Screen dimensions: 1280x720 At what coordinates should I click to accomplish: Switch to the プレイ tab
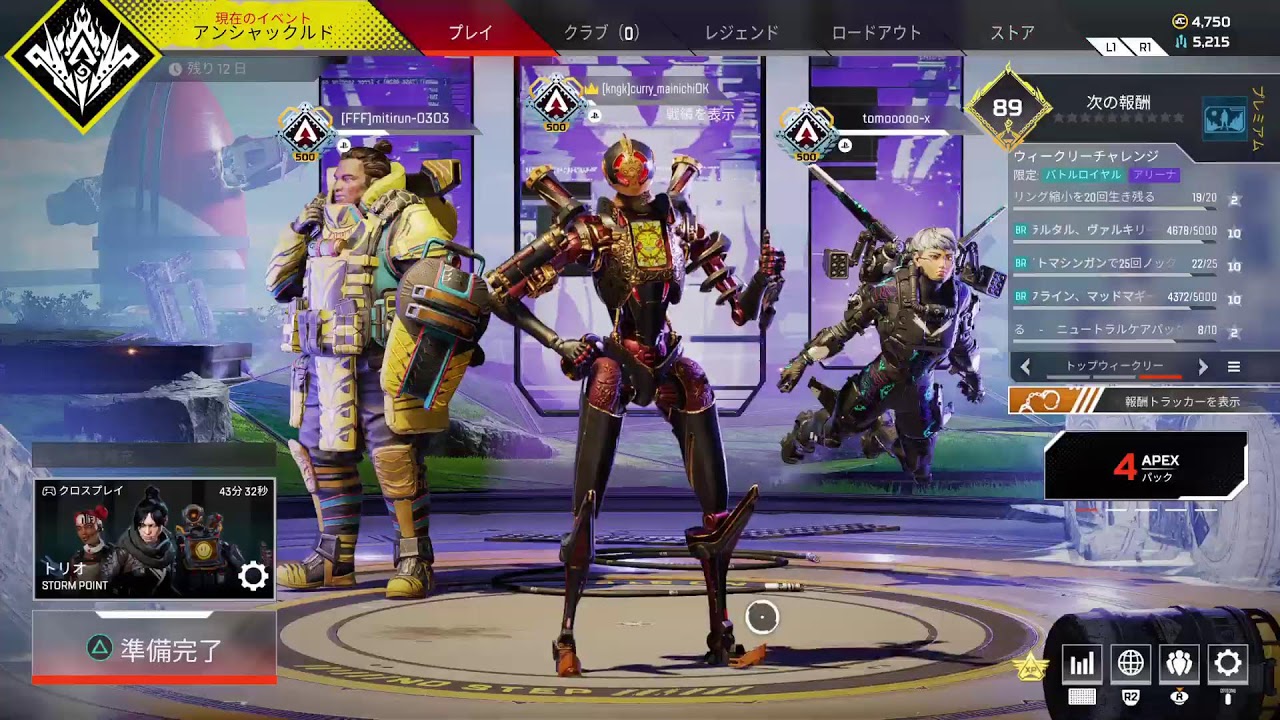pyautogui.click(x=470, y=32)
